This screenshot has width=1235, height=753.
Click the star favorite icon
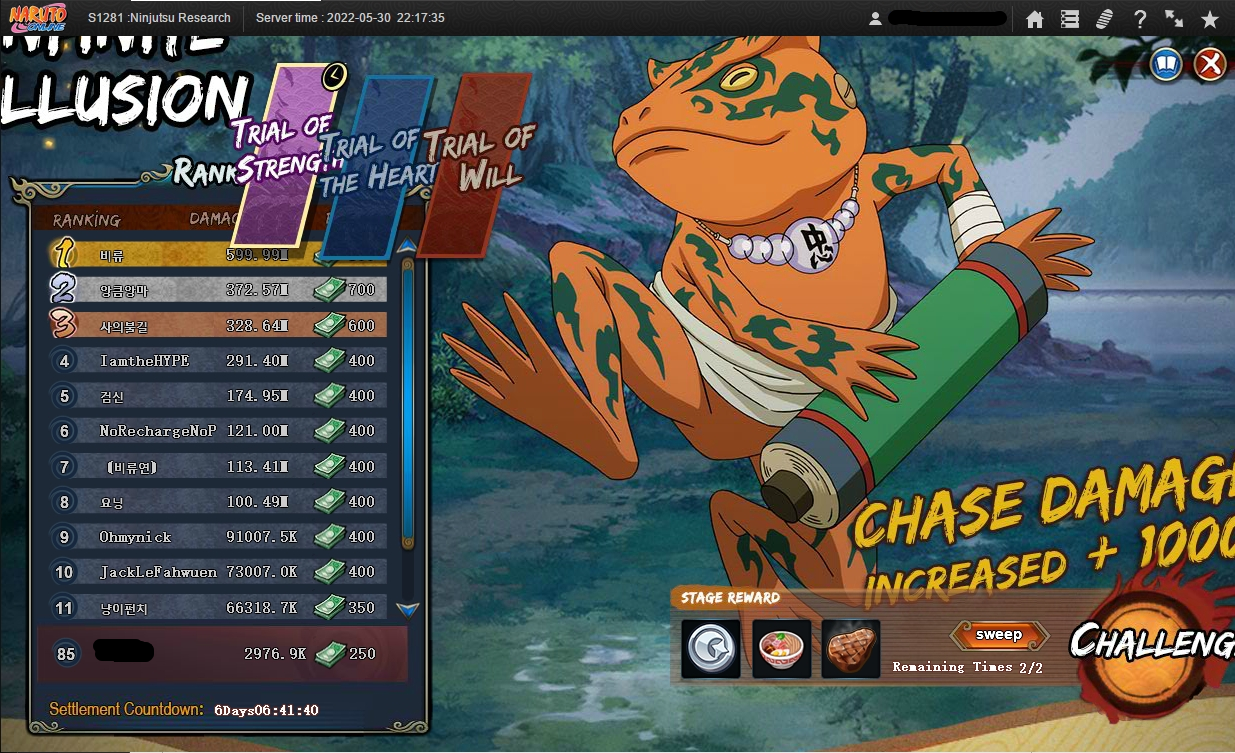pyautogui.click(x=1210, y=19)
